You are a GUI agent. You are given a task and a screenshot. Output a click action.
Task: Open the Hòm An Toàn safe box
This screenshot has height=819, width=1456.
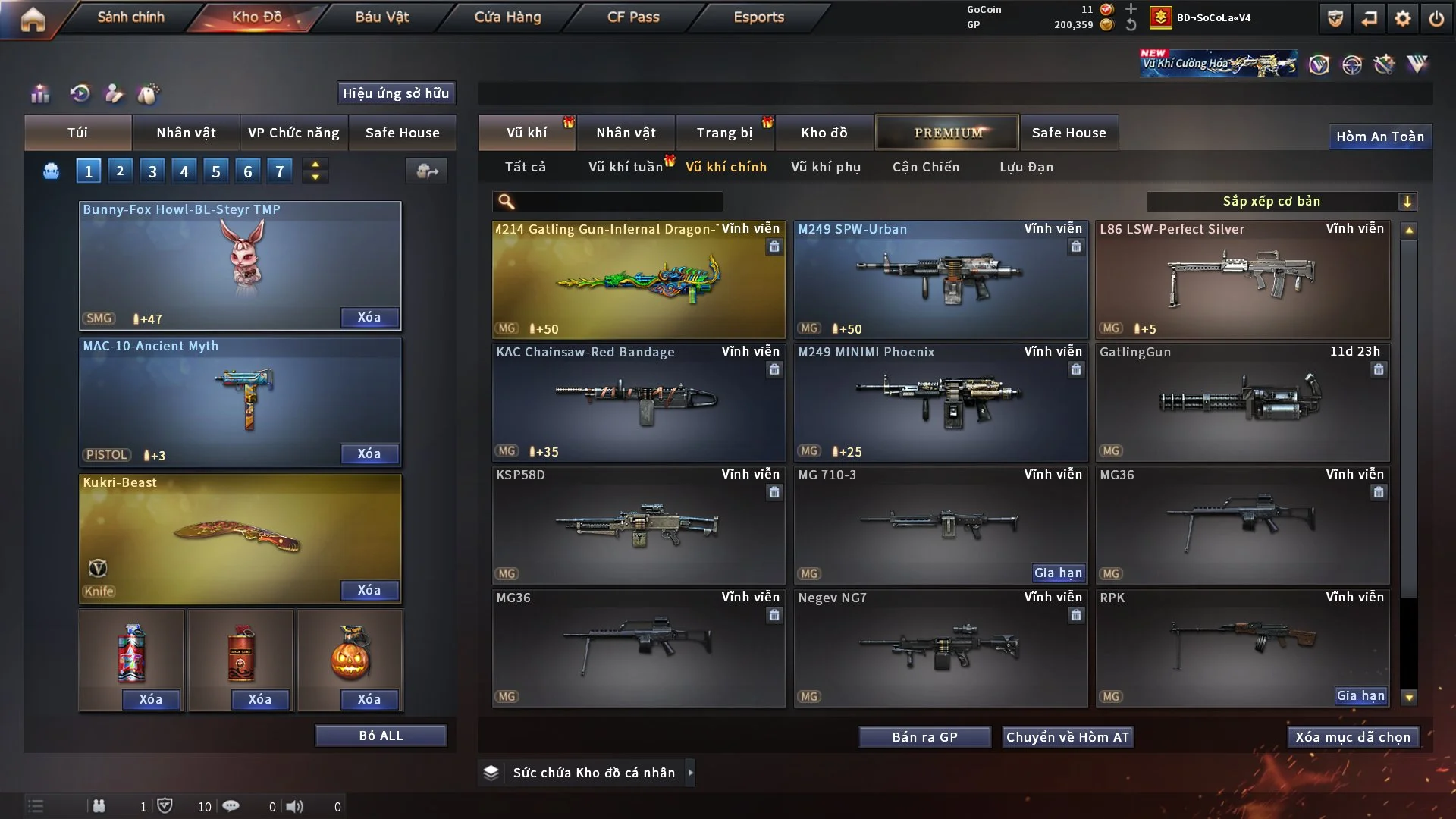click(1379, 136)
